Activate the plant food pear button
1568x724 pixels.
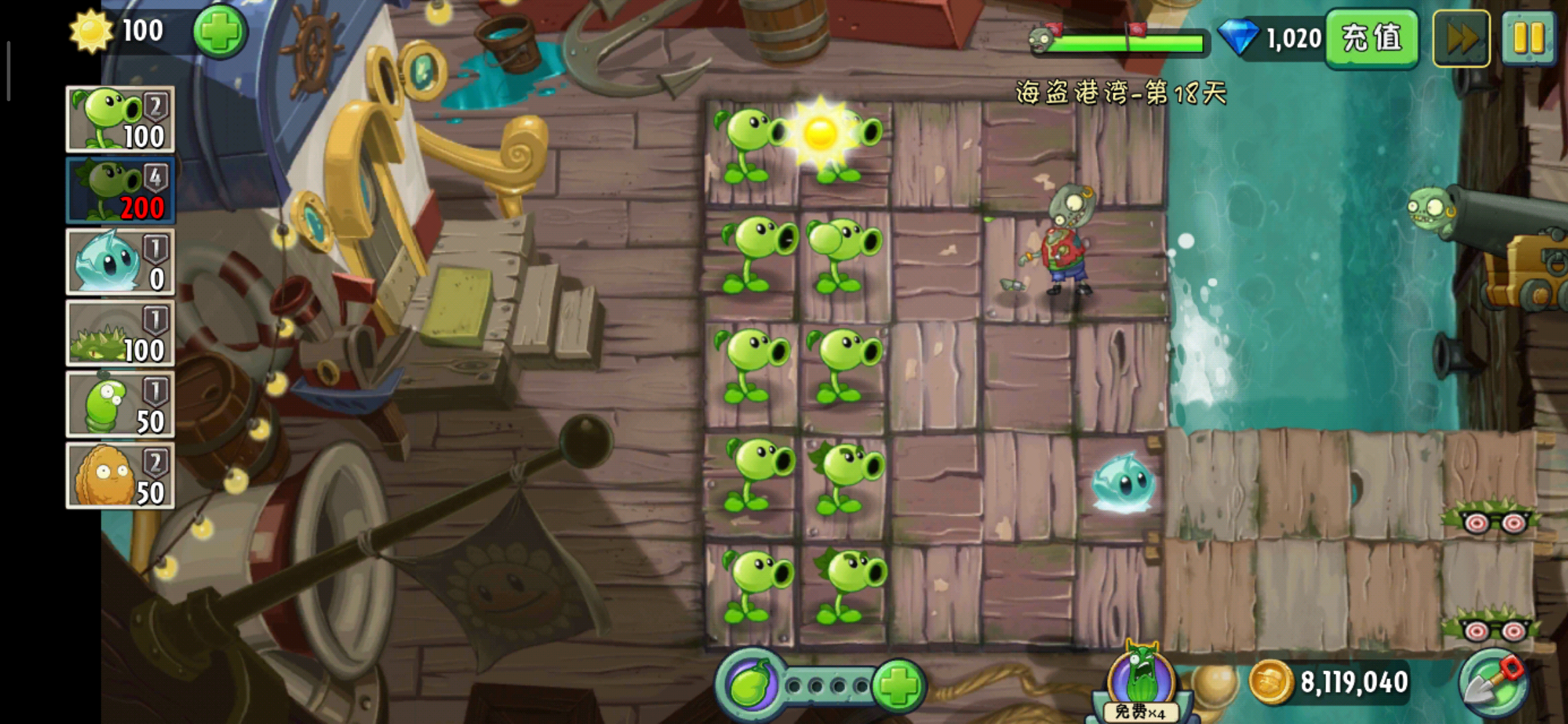point(750,685)
